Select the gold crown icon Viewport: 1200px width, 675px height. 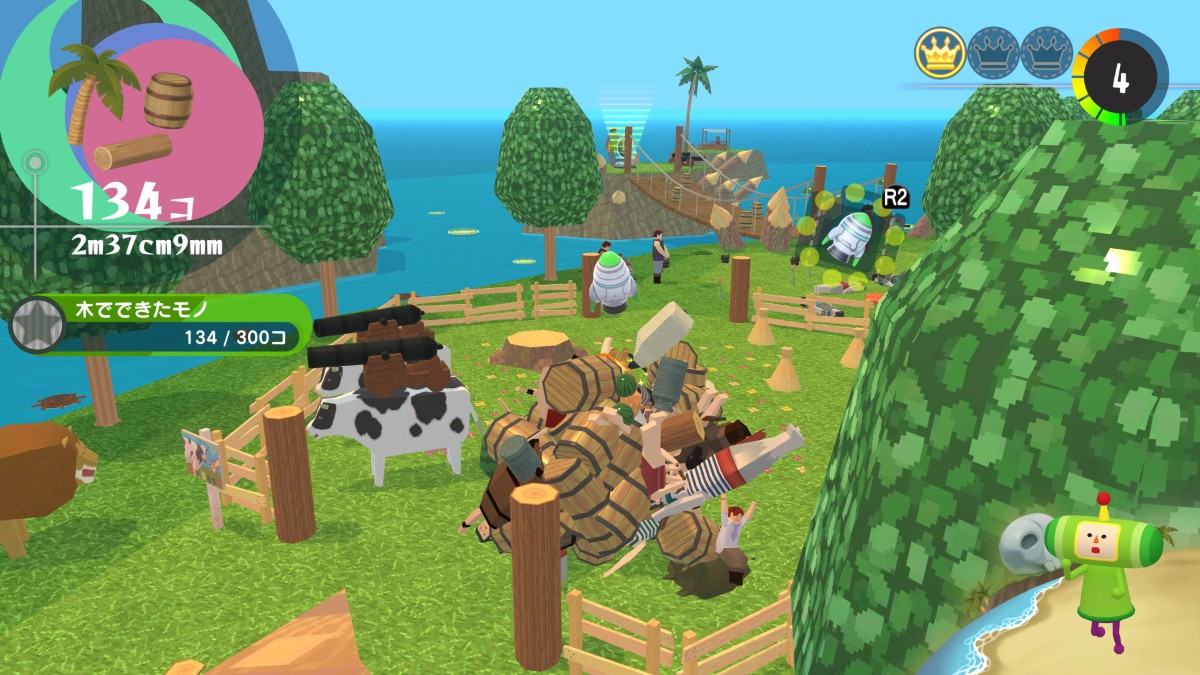click(x=939, y=54)
